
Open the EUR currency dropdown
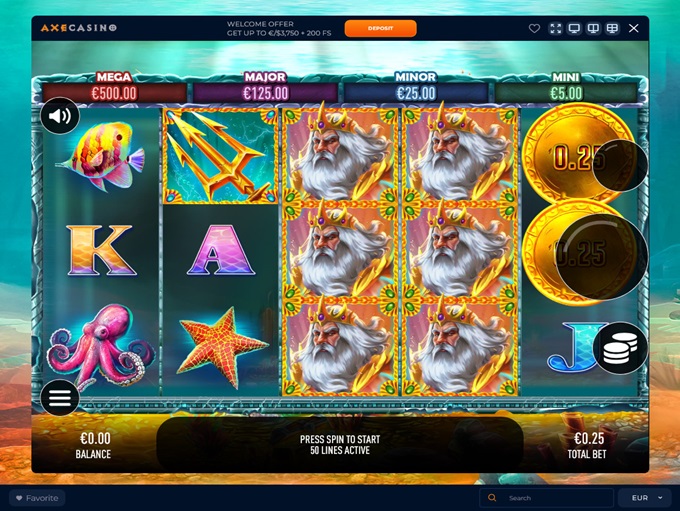[644, 498]
